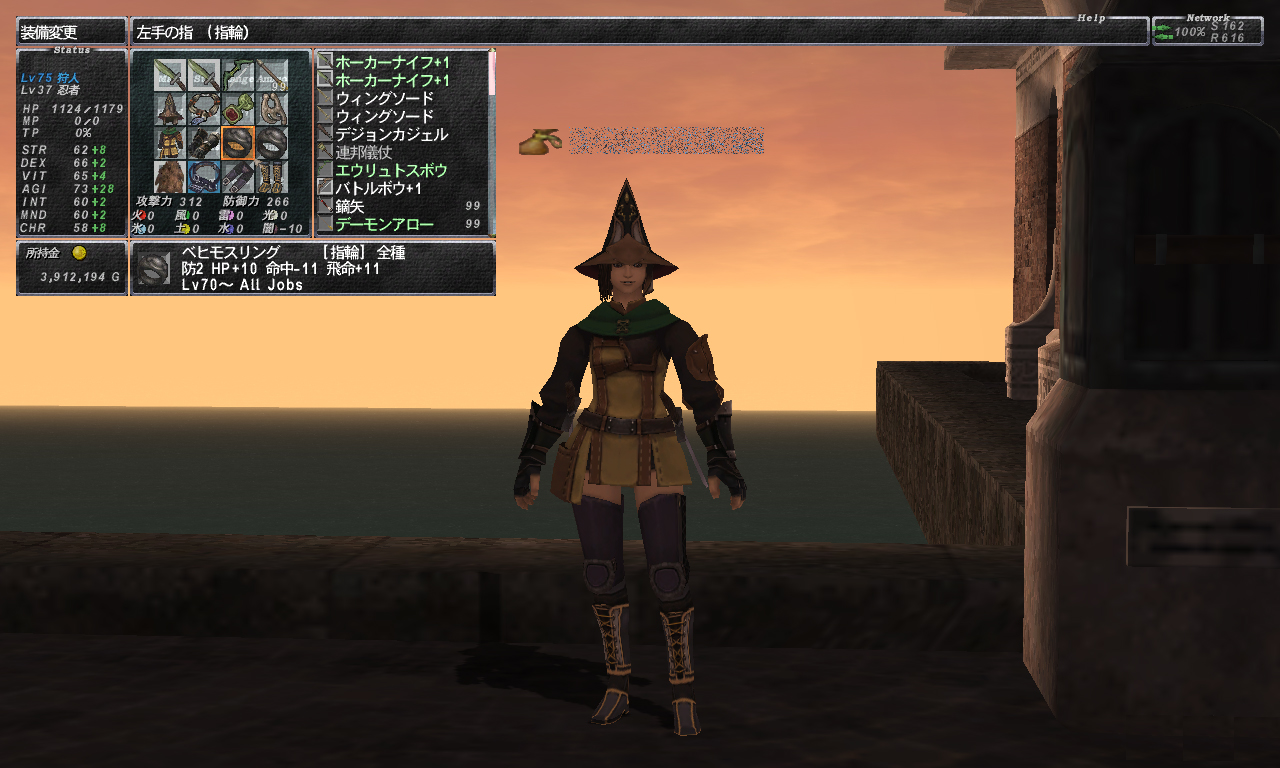Pick デジョンカジェル from the item list

point(391,134)
